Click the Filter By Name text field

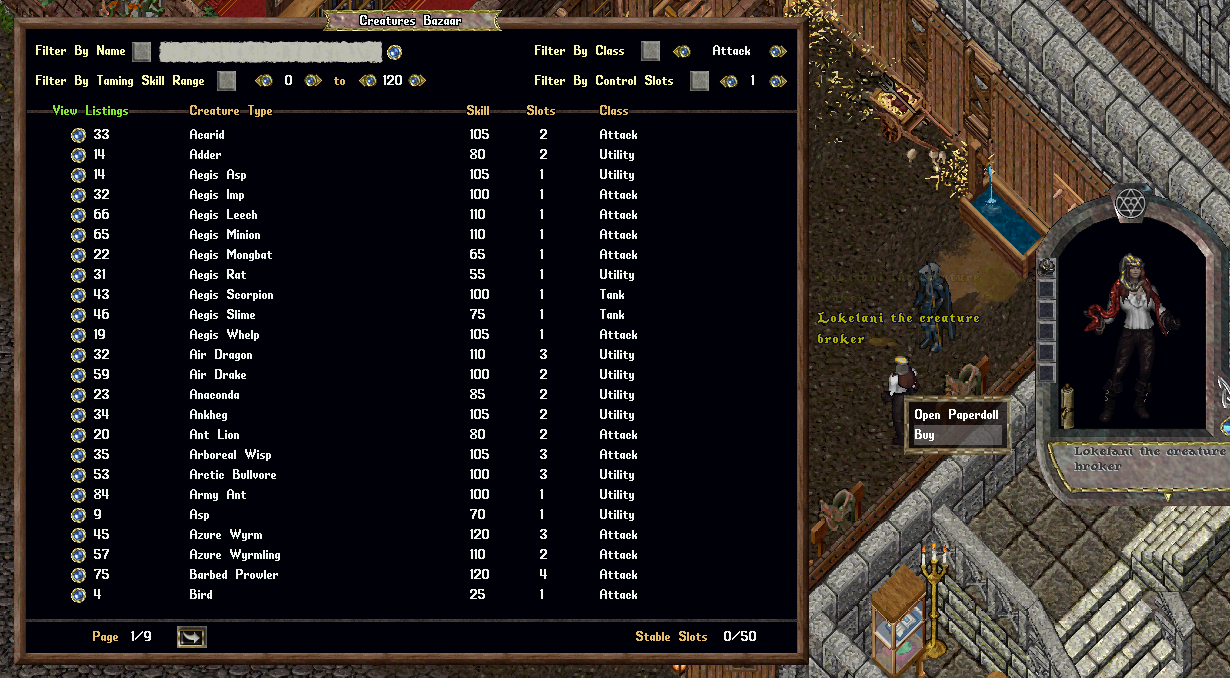click(x=270, y=52)
